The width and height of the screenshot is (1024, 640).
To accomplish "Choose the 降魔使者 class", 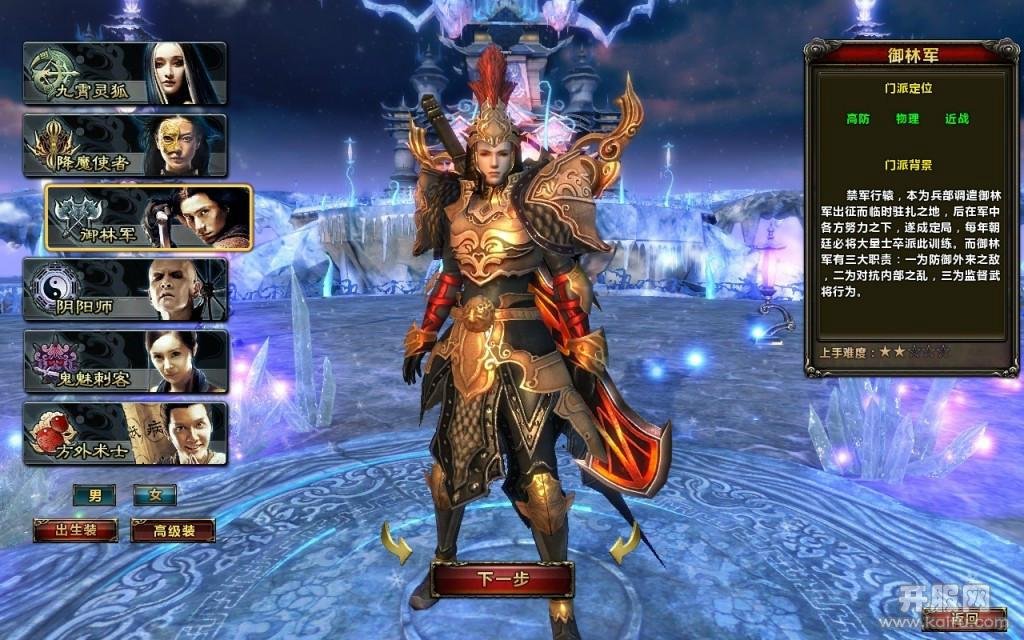I will tap(125, 145).
